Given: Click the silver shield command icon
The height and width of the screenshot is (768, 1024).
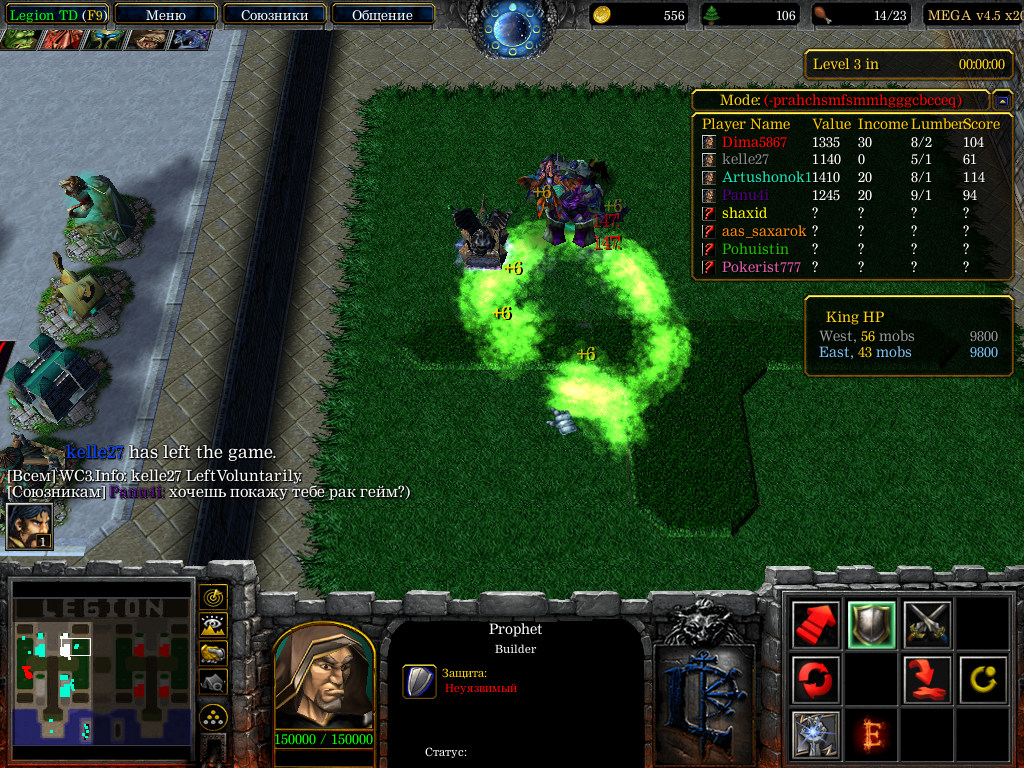Looking at the screenshot, I should (x=871, y=625).
